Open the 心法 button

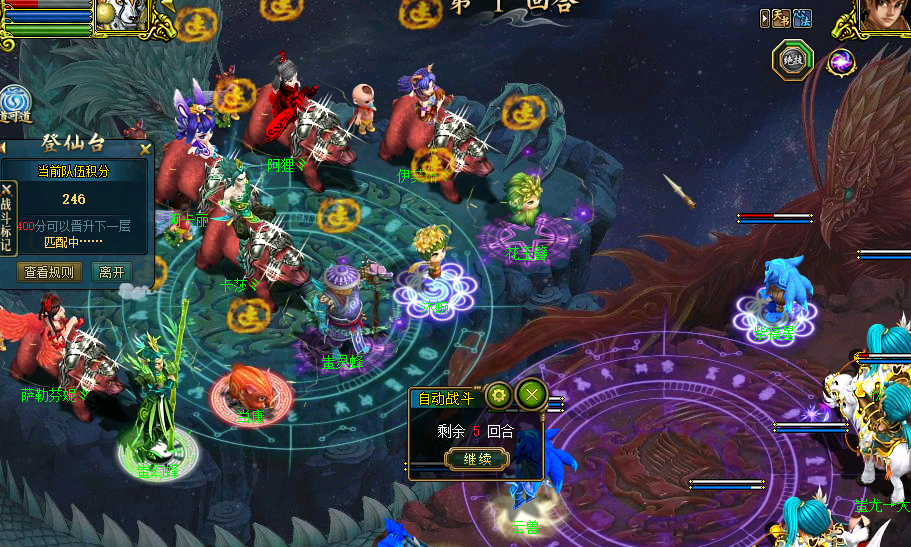point(803,18)
